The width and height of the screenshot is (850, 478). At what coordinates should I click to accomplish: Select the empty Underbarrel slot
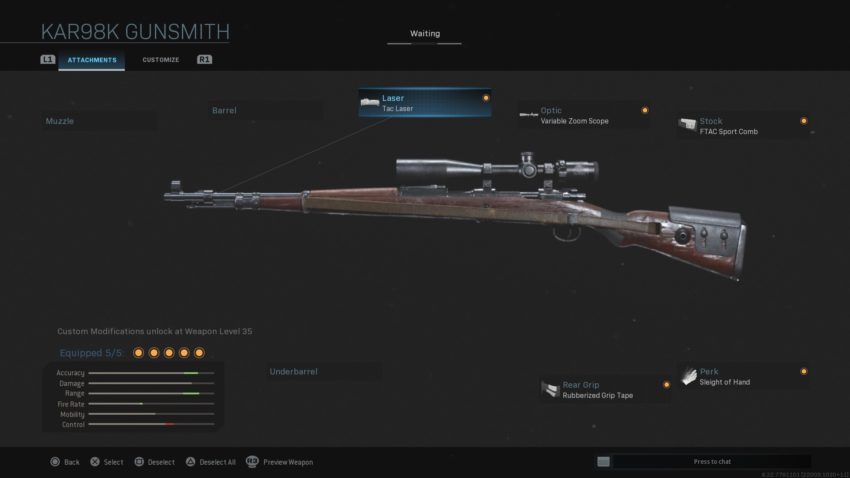point(323,372)
